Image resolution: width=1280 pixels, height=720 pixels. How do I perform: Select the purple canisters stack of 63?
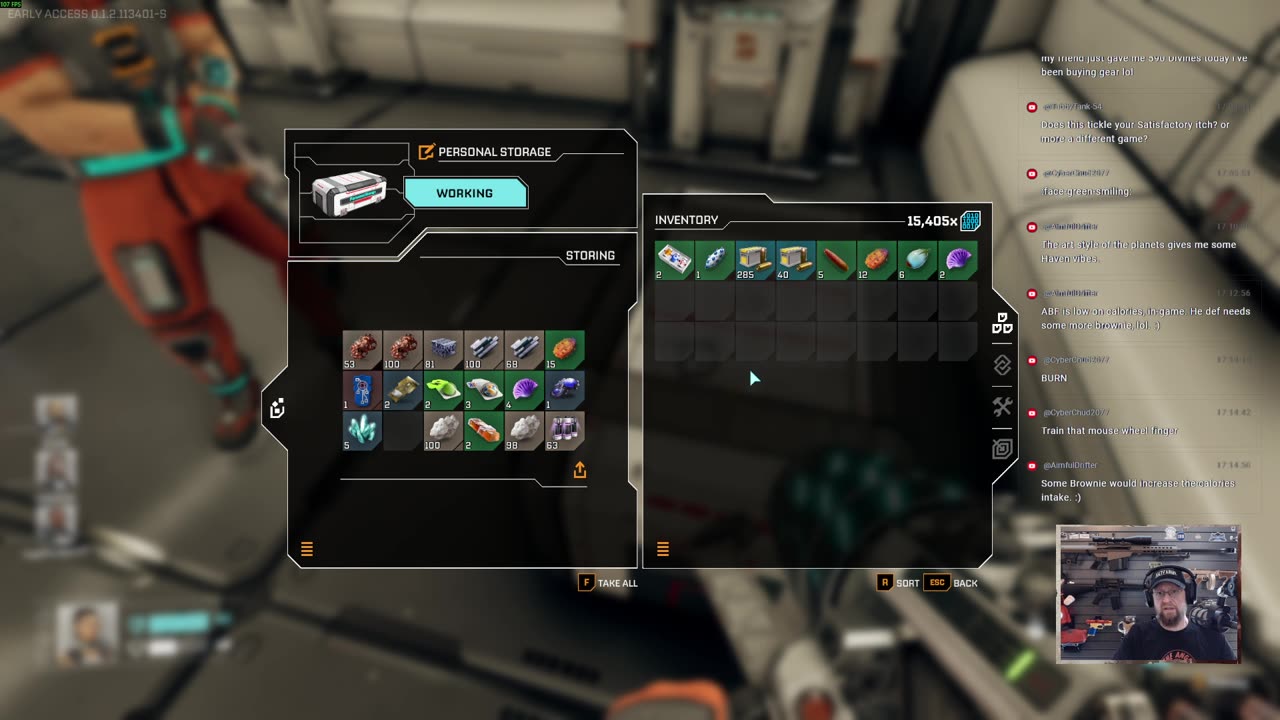[565, 431]
